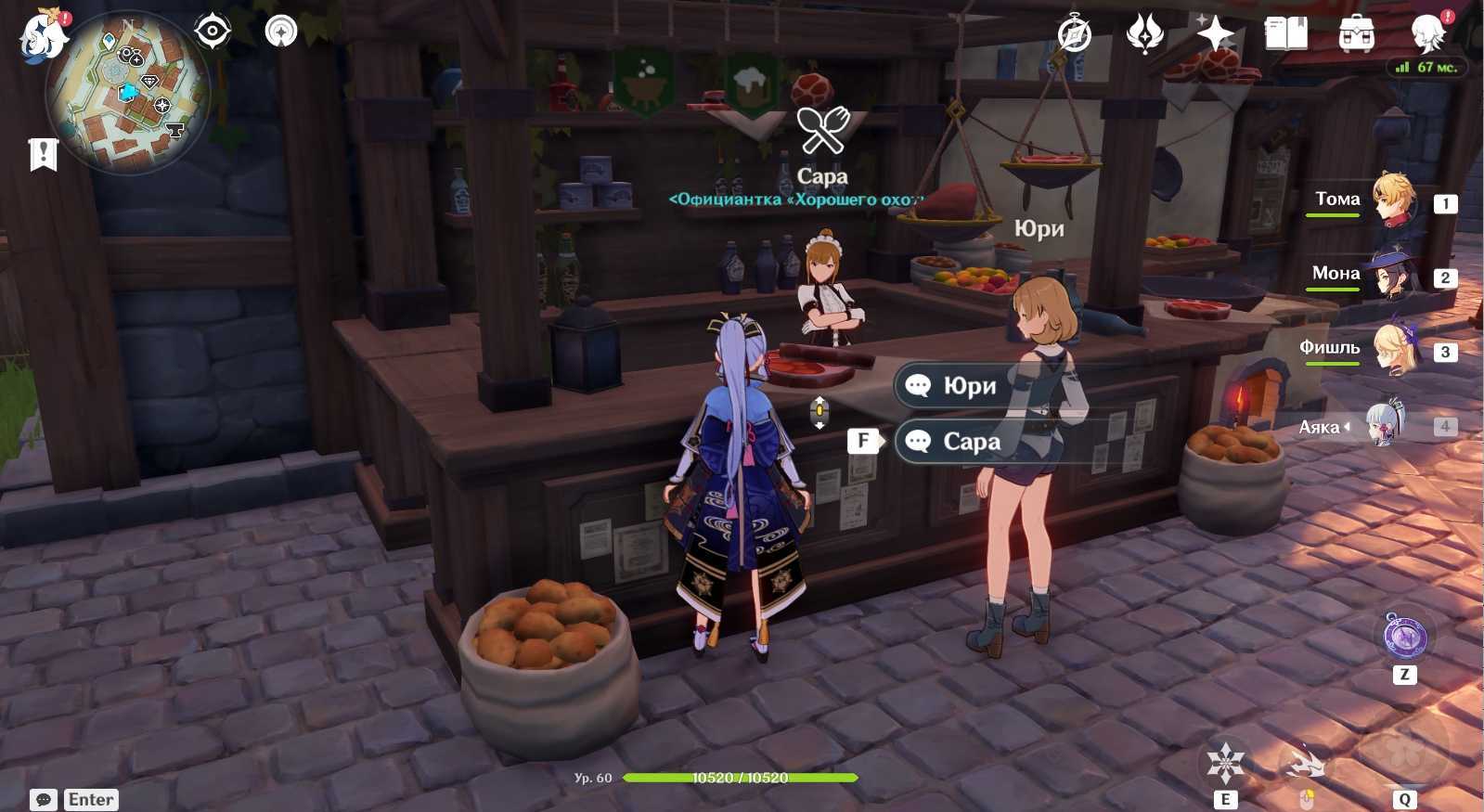The width and height of the screenshot is (1484, 812).
Task: Switch to party member Мона
Action: pos(1390,274)
